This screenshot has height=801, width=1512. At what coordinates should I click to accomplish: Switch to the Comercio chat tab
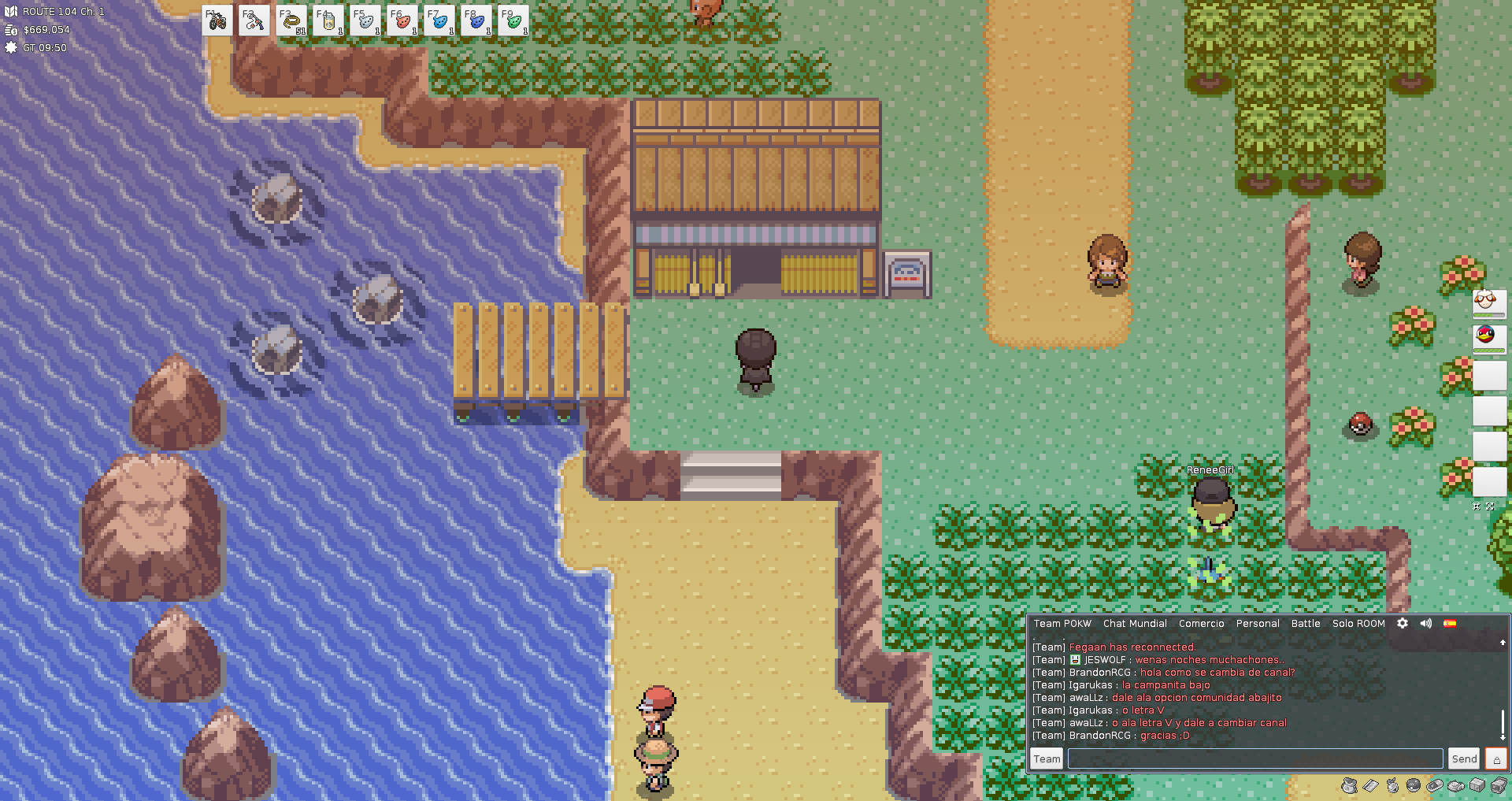click(x=1201, y=623)
